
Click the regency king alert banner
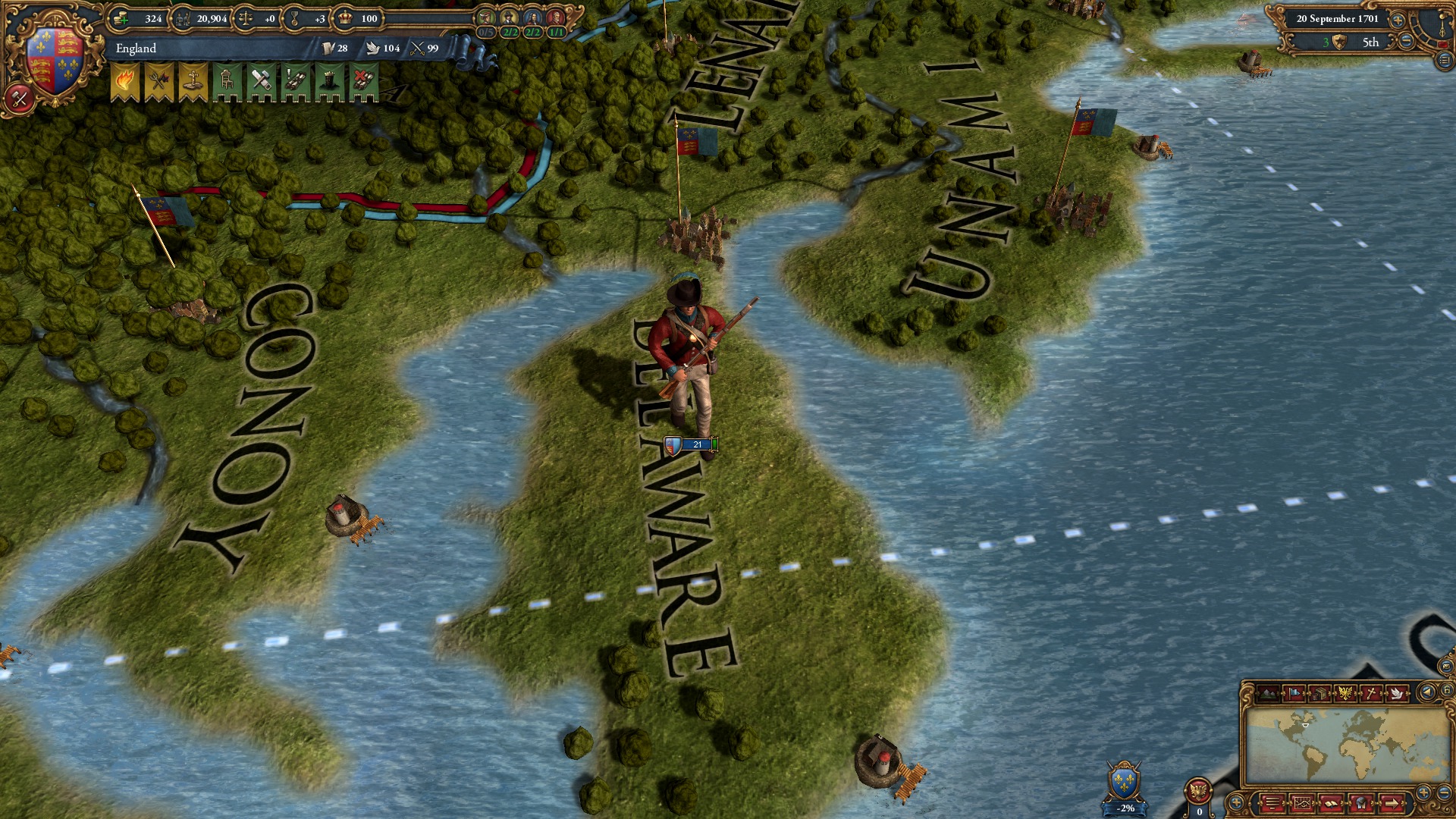(x=329, y=80)
